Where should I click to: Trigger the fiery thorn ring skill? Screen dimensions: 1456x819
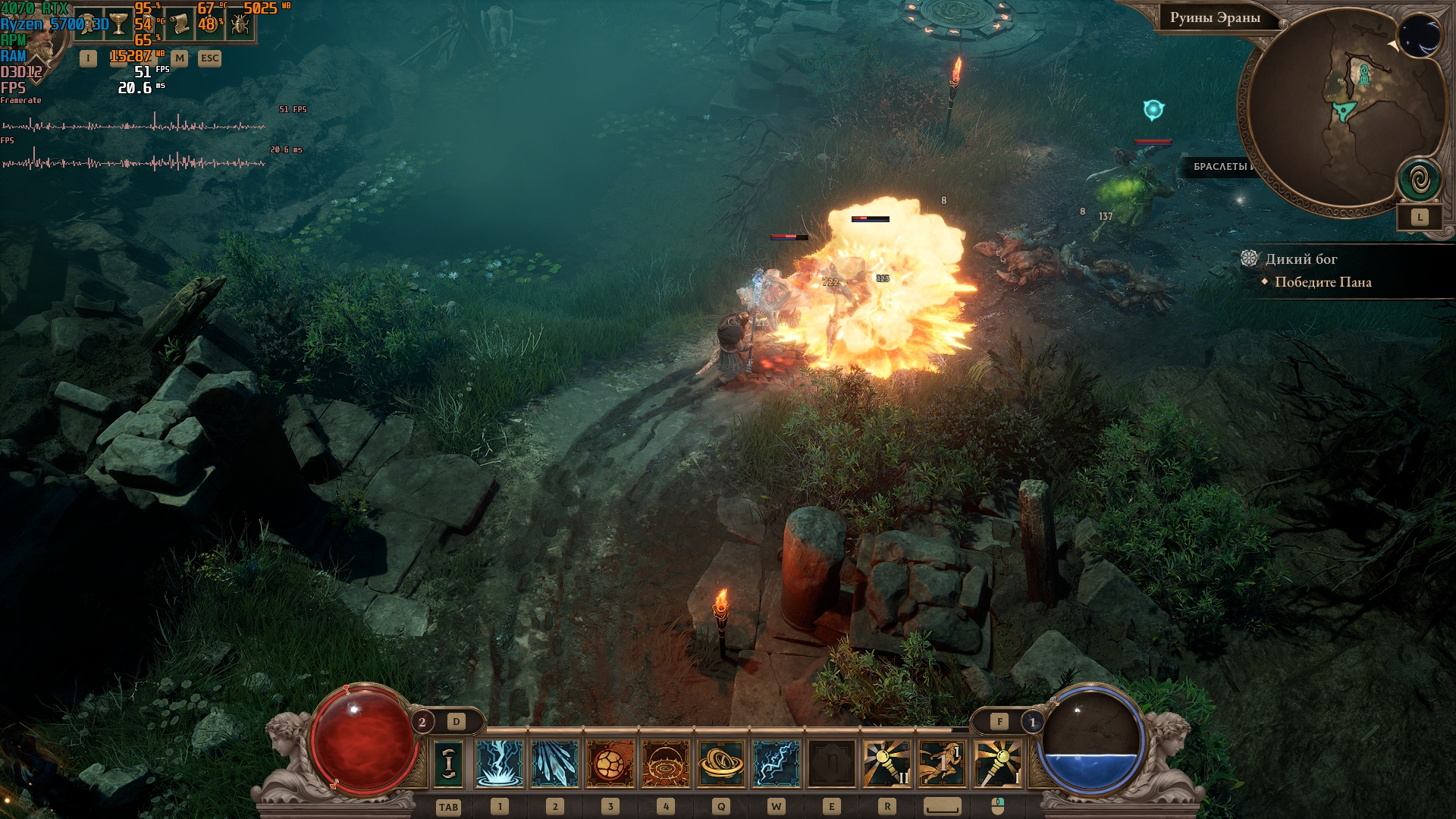pyautogui.click(x=665, y=763)
